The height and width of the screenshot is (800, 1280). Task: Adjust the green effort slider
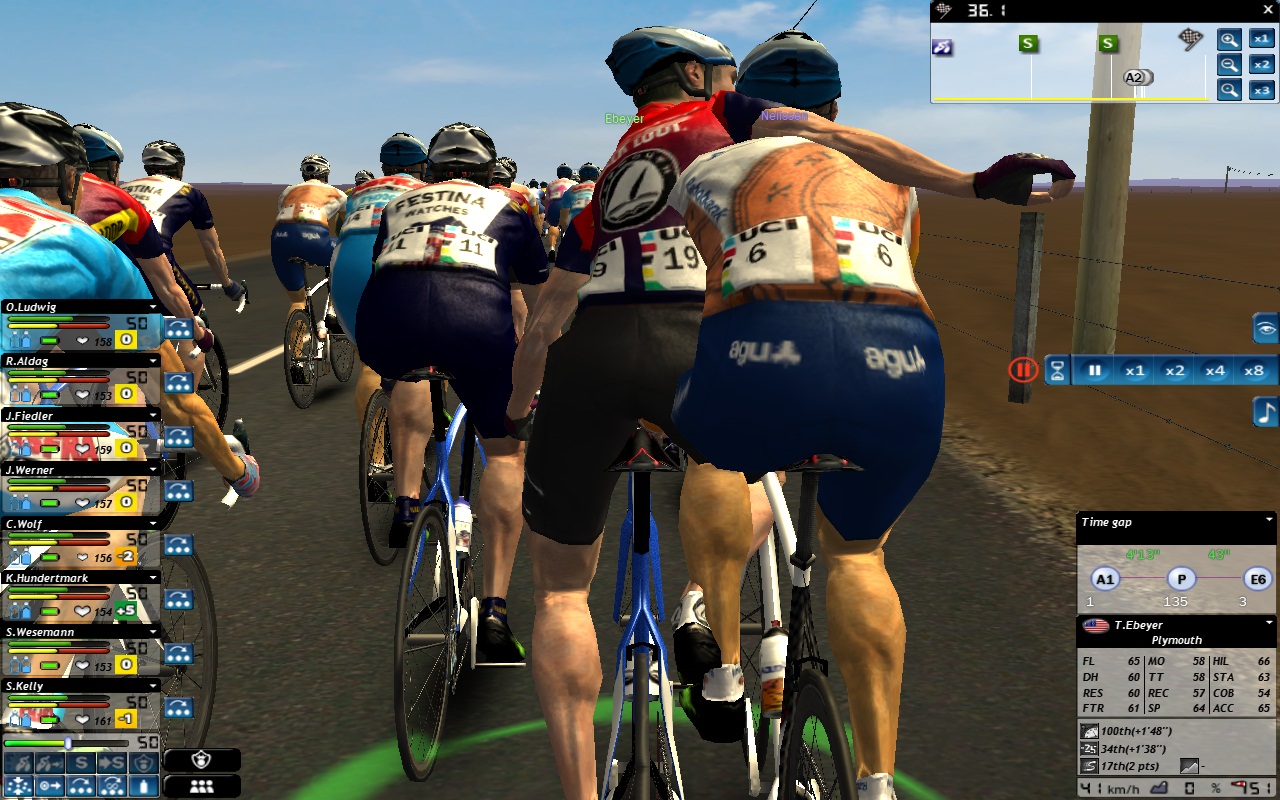coord(68,743)
